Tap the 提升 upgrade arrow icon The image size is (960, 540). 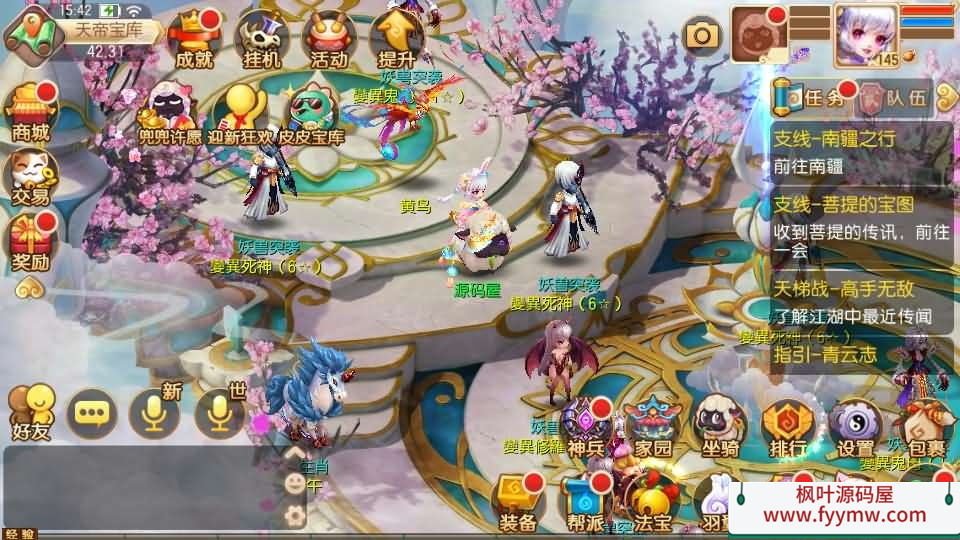(x=397, y=38)
